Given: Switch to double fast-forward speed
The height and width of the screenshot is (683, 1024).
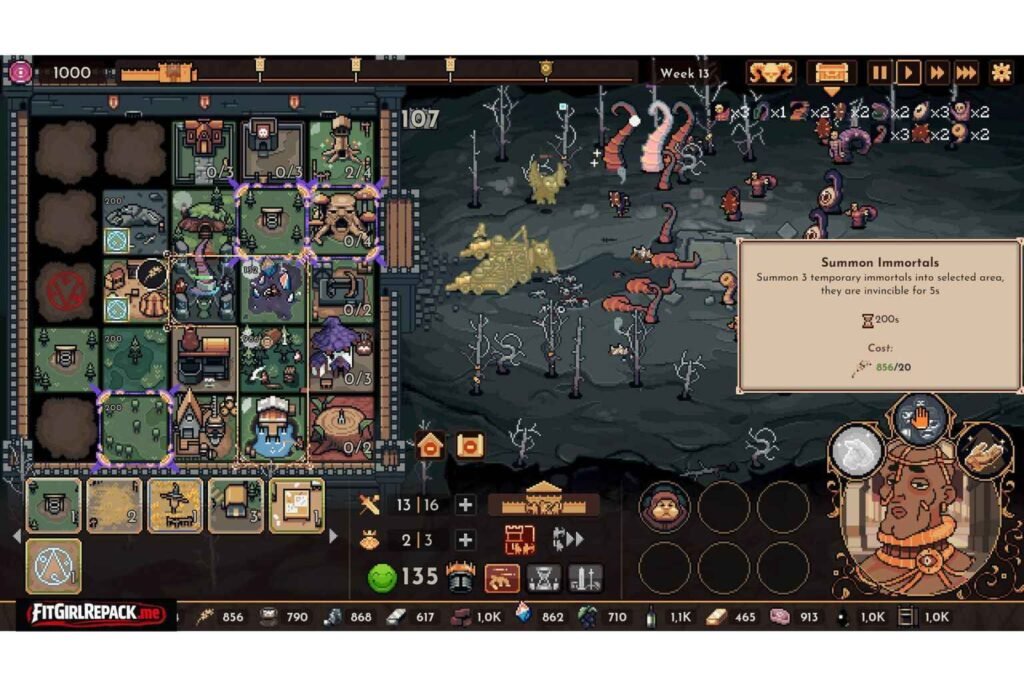Looking at the screenshot, I should pyautogui.click(x=937, y=72).
